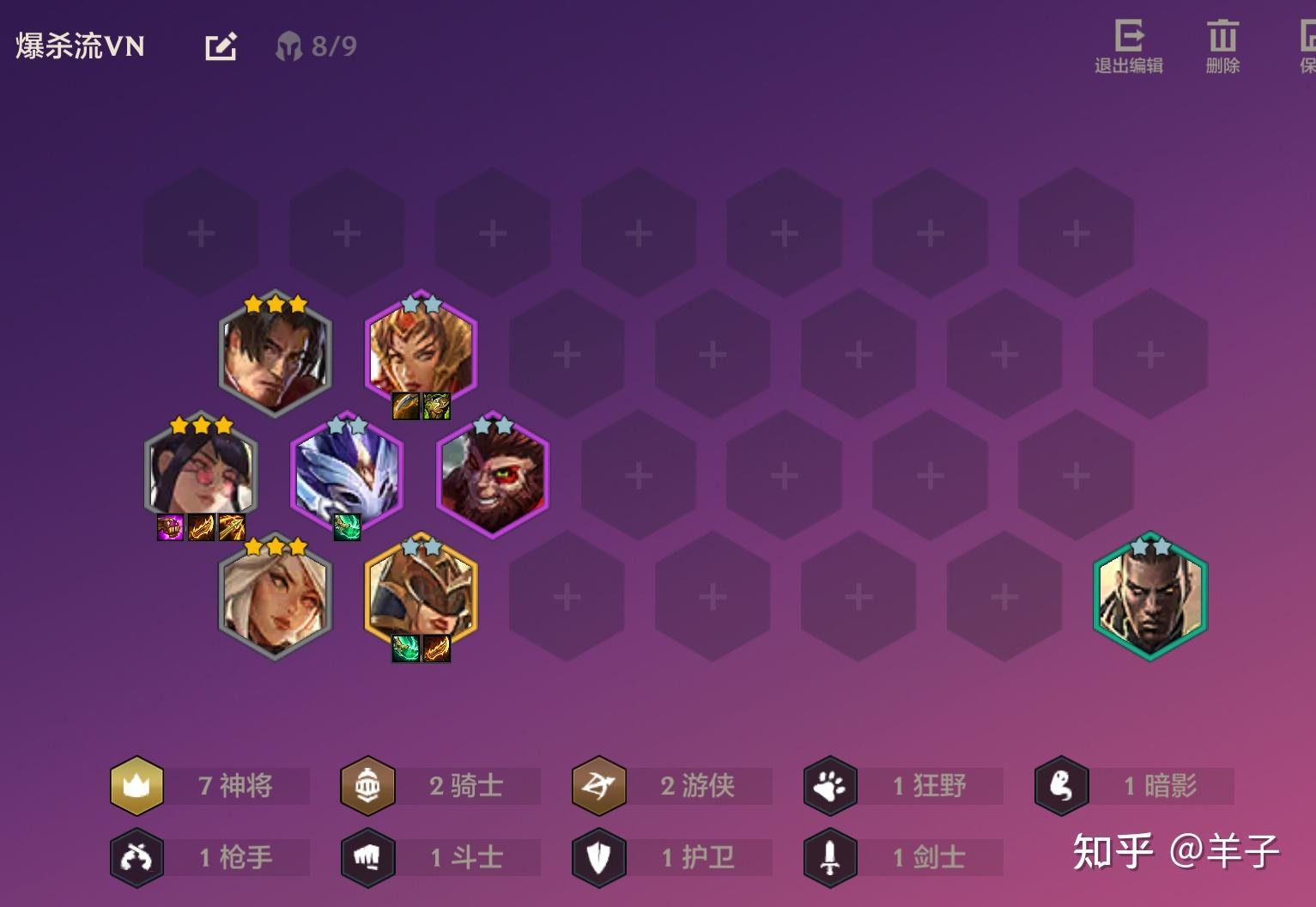Click the 7神将 crown trait icon
The height and width of the screenshot is (907, 1316).
[x=137, y=785]
